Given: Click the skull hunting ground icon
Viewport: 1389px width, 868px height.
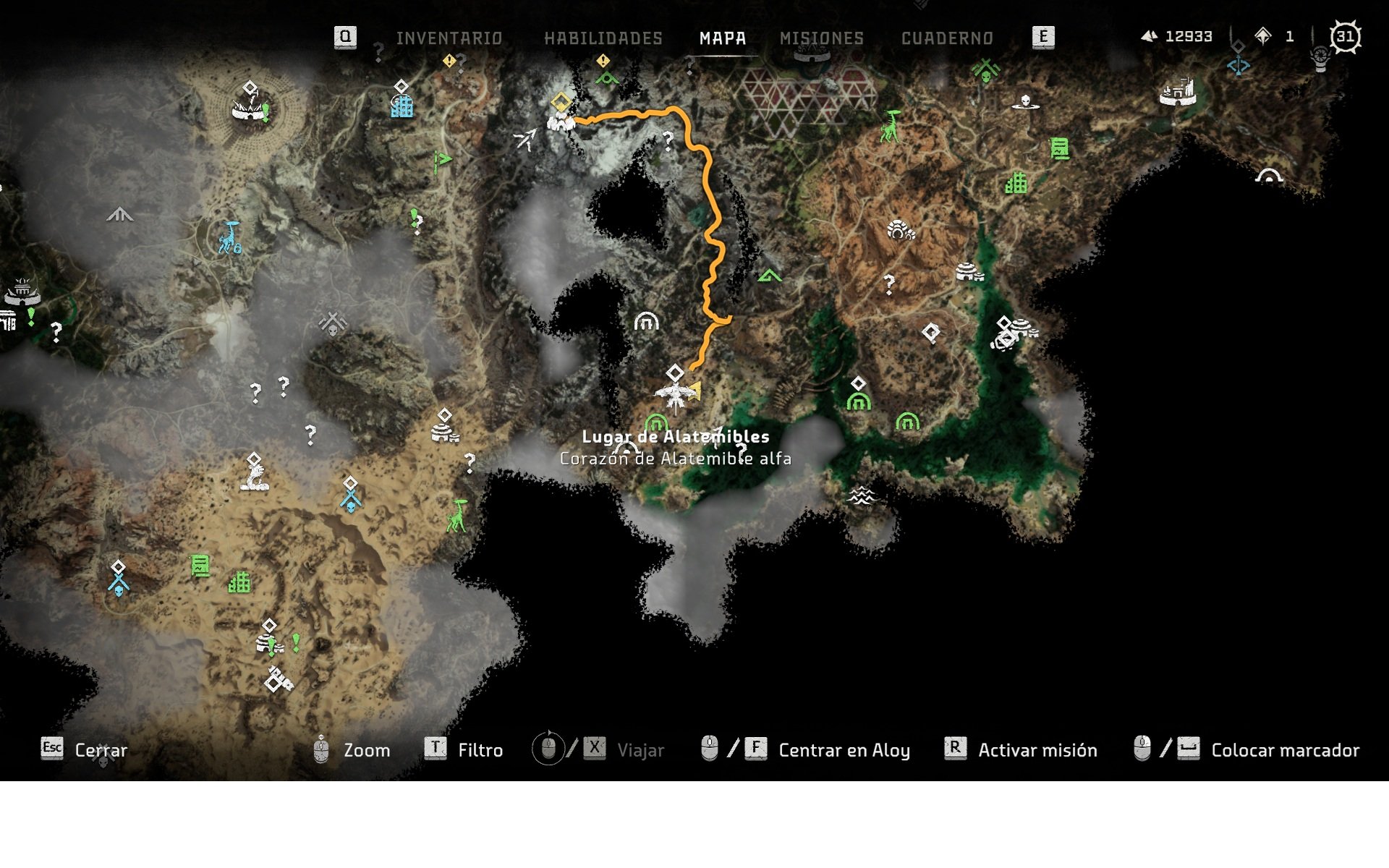Looking at the screenshot, I should tap(1025, 102).
